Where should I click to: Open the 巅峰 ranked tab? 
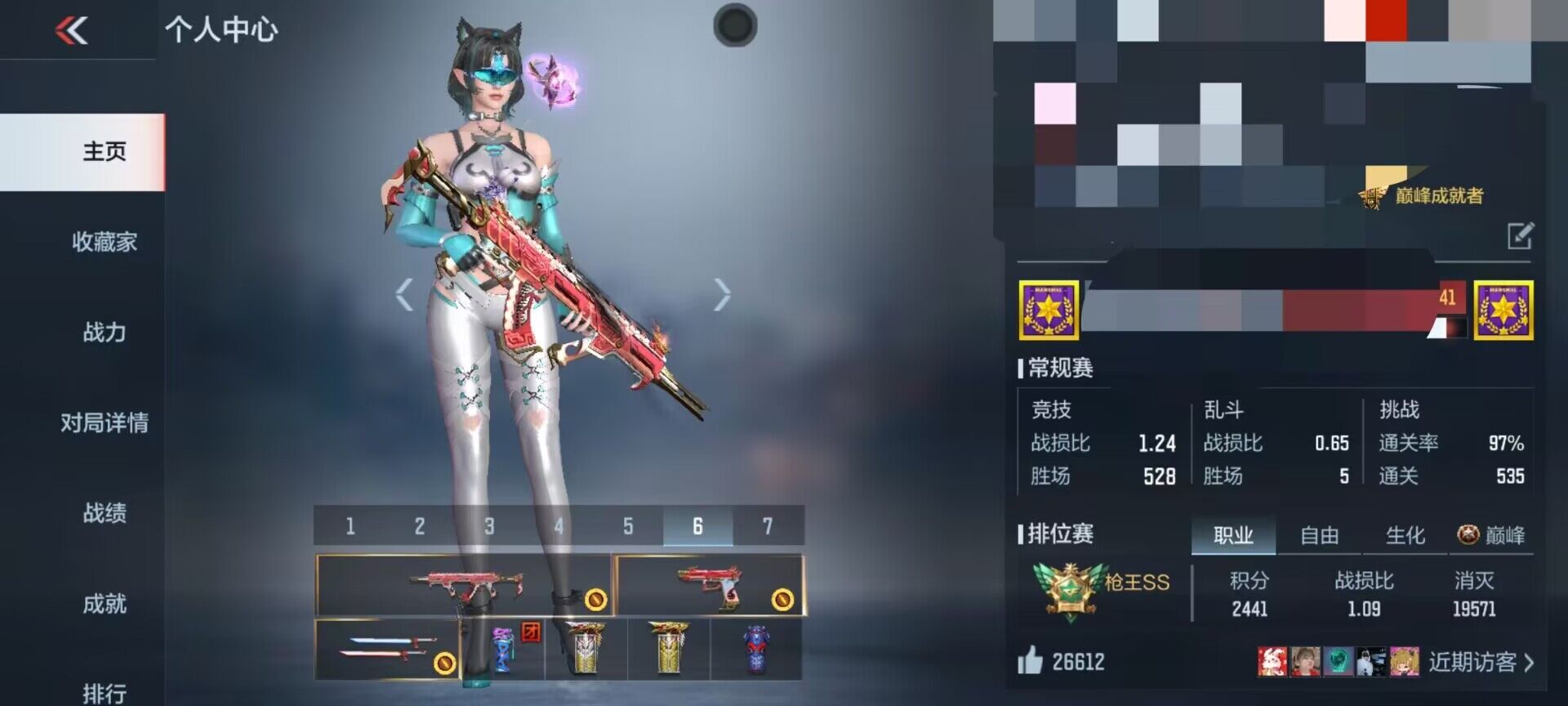tap(1492, 536)
